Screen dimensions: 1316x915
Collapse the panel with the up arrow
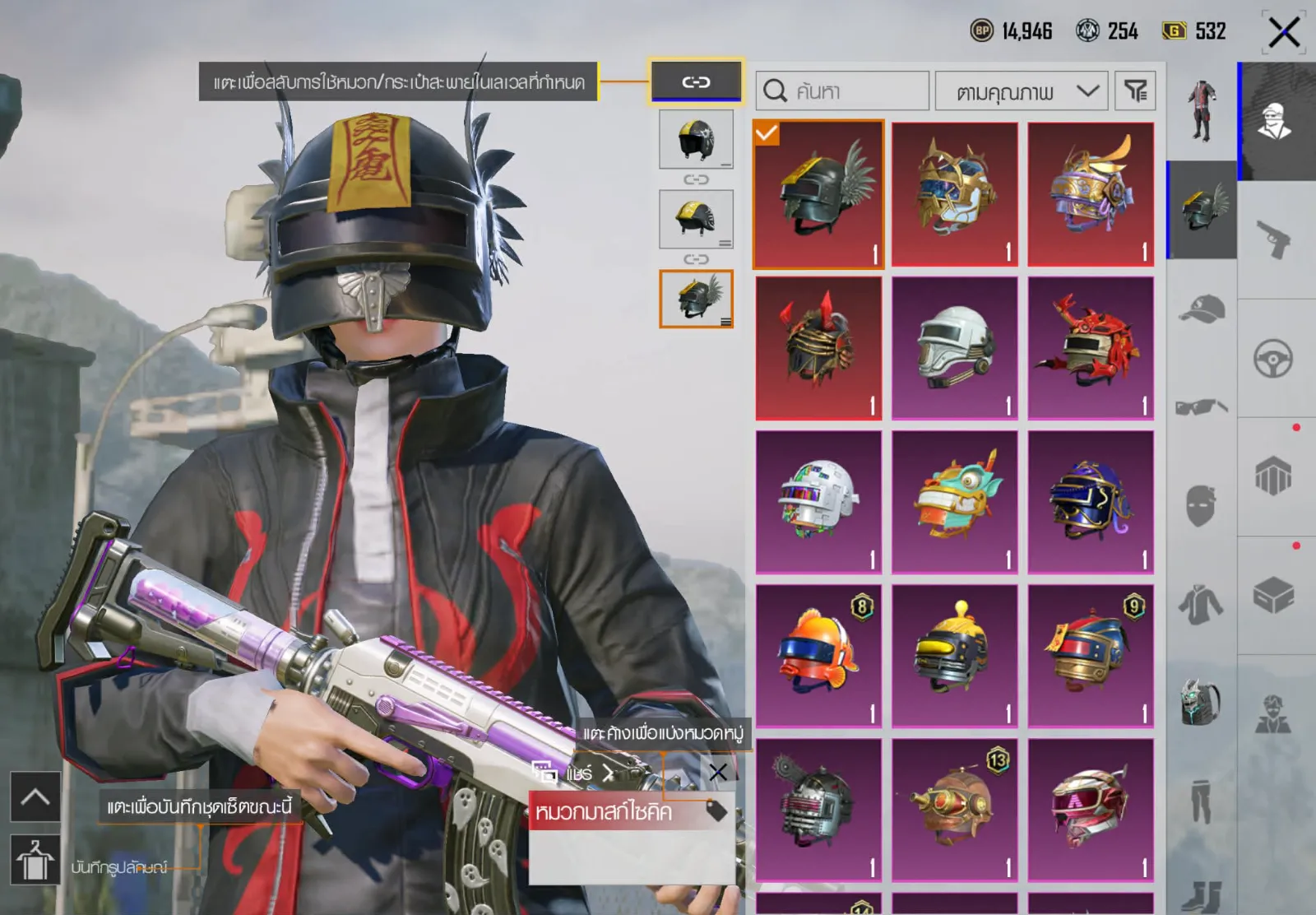pyautogui.click(x=35, y=797)
